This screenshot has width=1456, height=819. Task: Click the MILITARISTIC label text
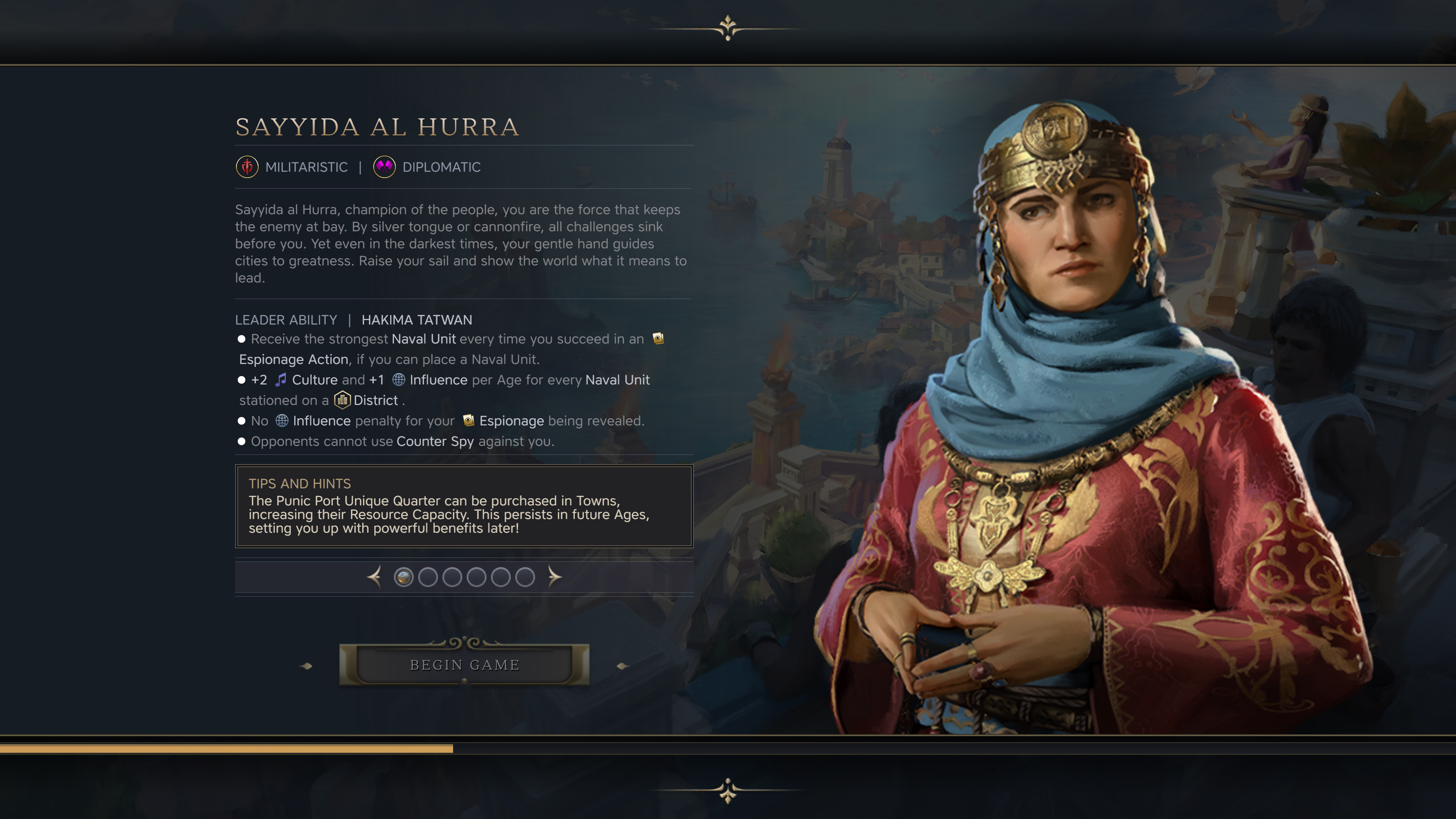click(306, 167)
